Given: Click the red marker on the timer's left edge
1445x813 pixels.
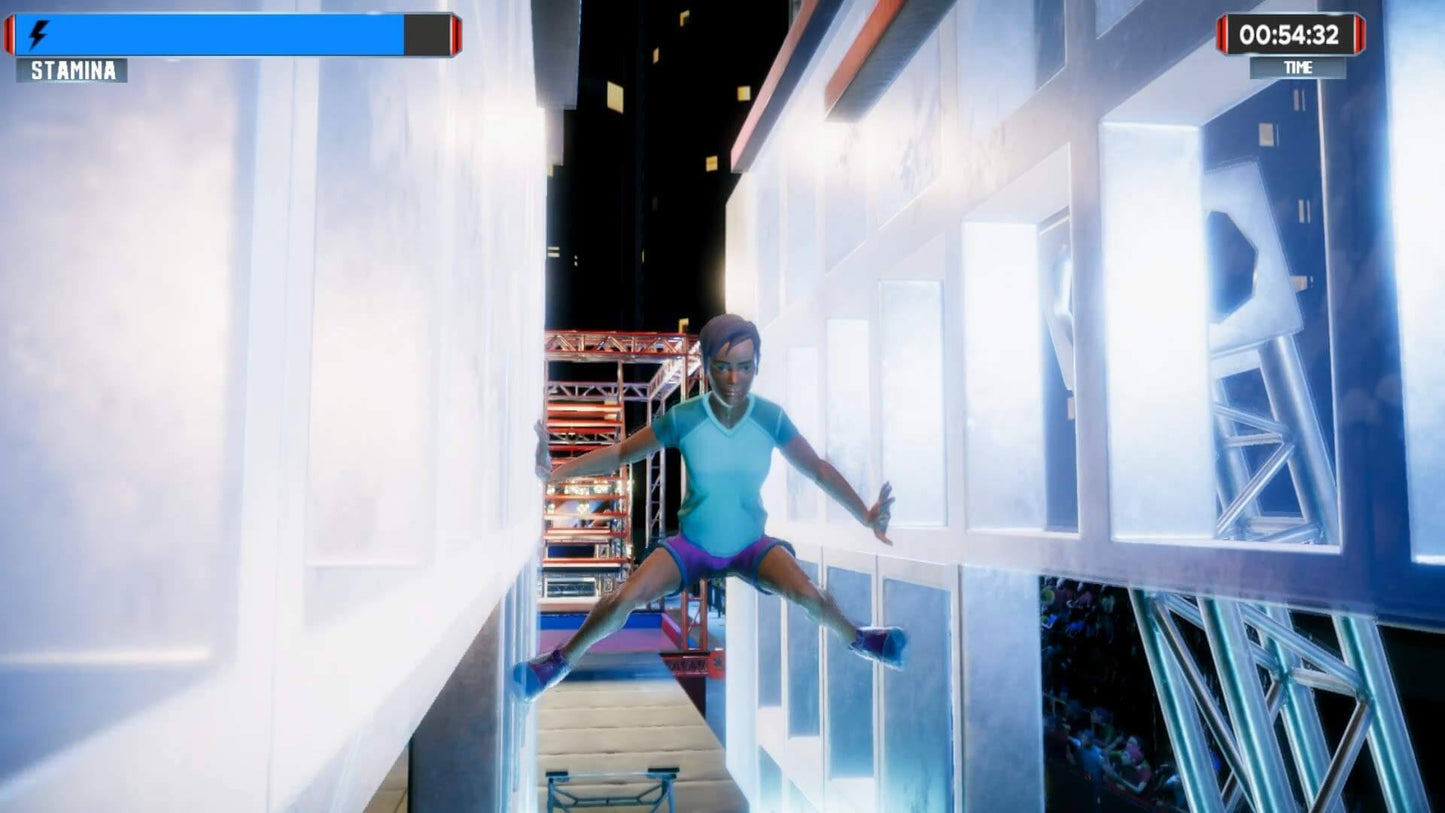Looking at the screenshot, I should pos(1221,33).
